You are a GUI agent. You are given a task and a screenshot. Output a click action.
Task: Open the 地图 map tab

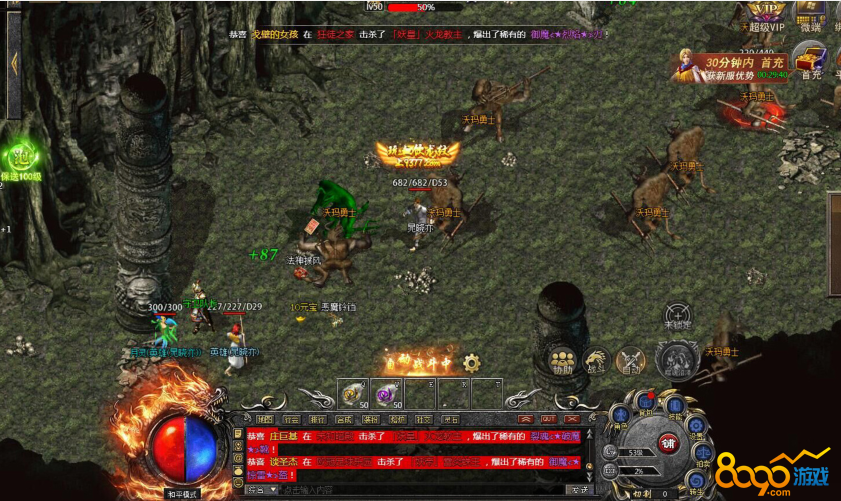264,419
